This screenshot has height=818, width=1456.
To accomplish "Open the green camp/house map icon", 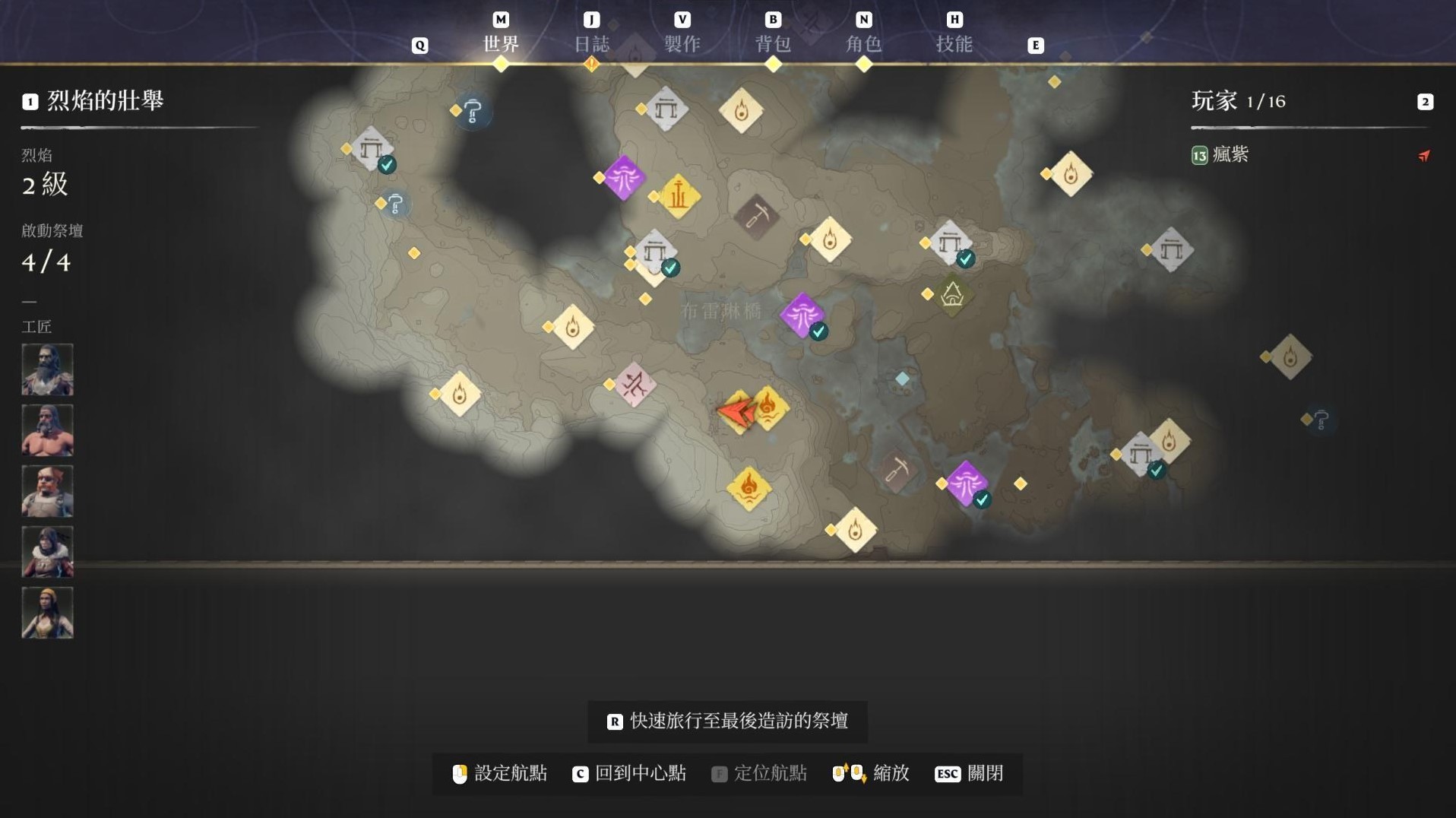I will pyautogui.click(x=951, y=296).
